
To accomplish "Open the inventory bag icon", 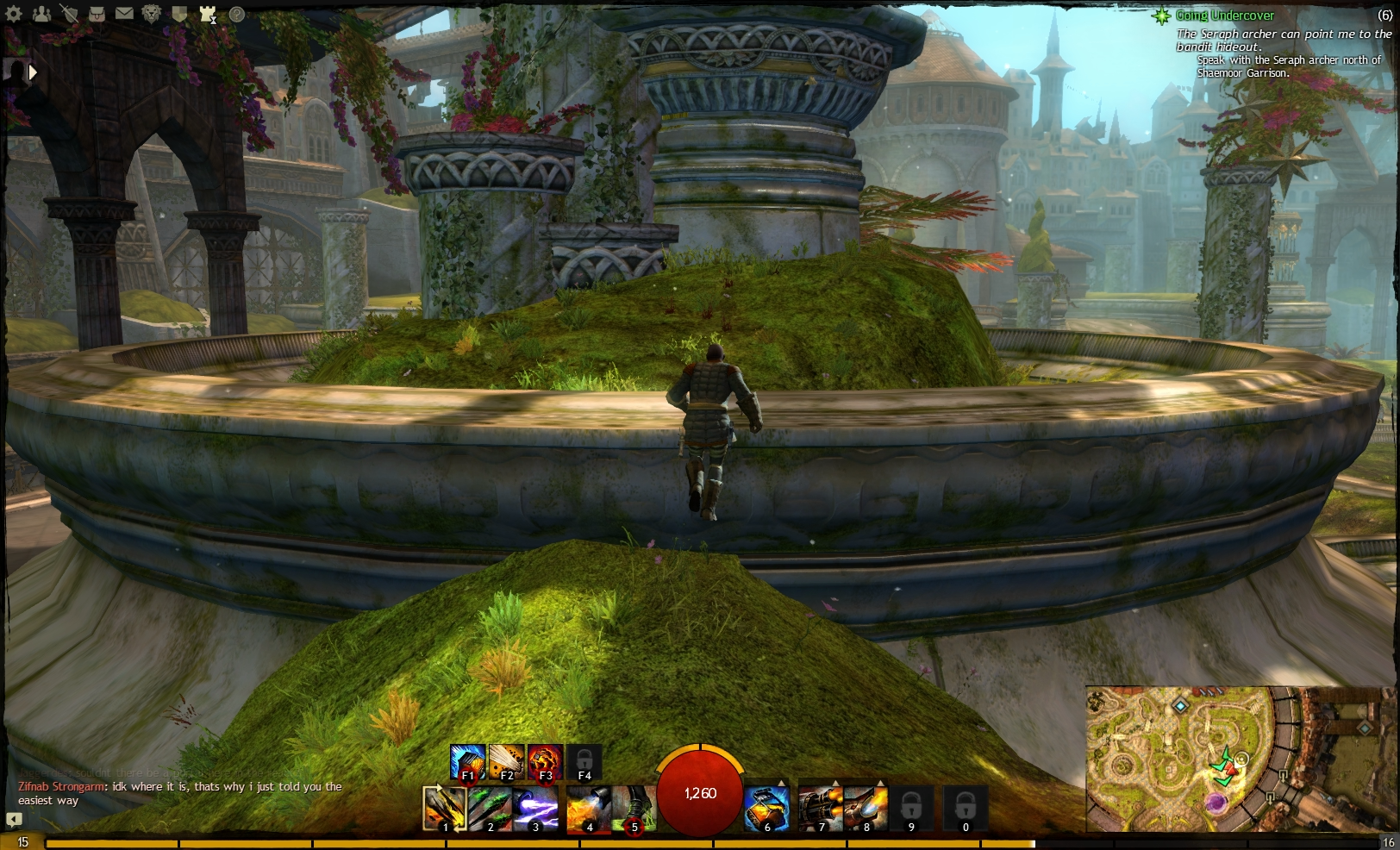I will click(x=97, y=12).
